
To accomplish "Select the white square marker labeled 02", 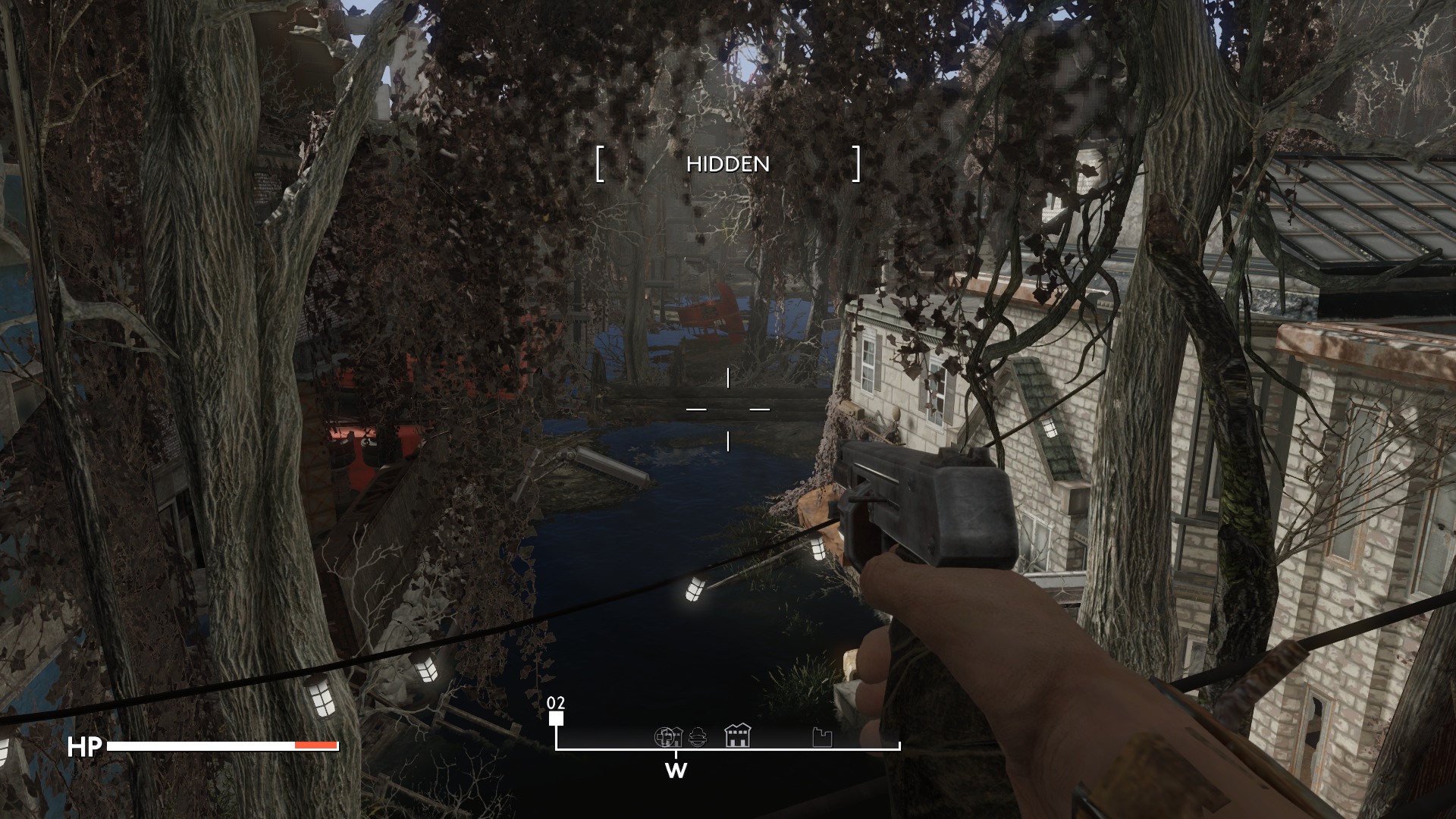I will 557,719.
